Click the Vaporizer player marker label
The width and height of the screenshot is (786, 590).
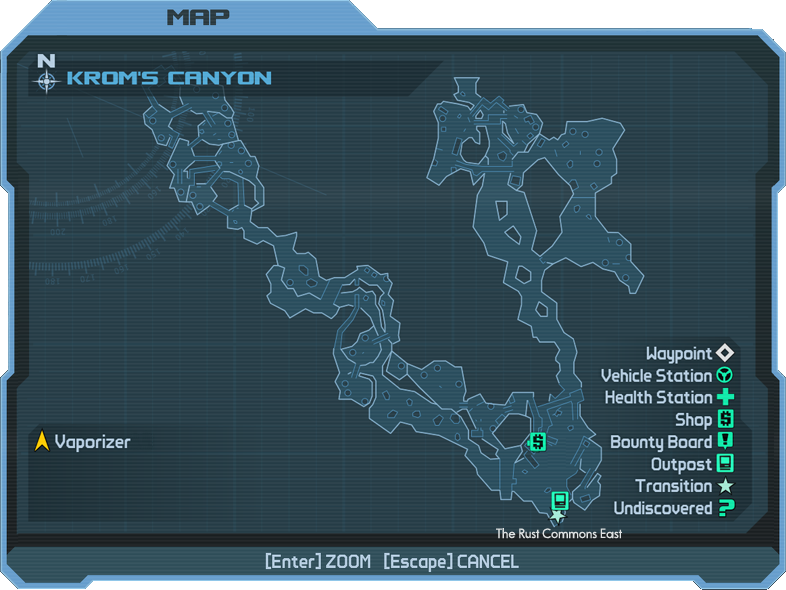(92, 441)
